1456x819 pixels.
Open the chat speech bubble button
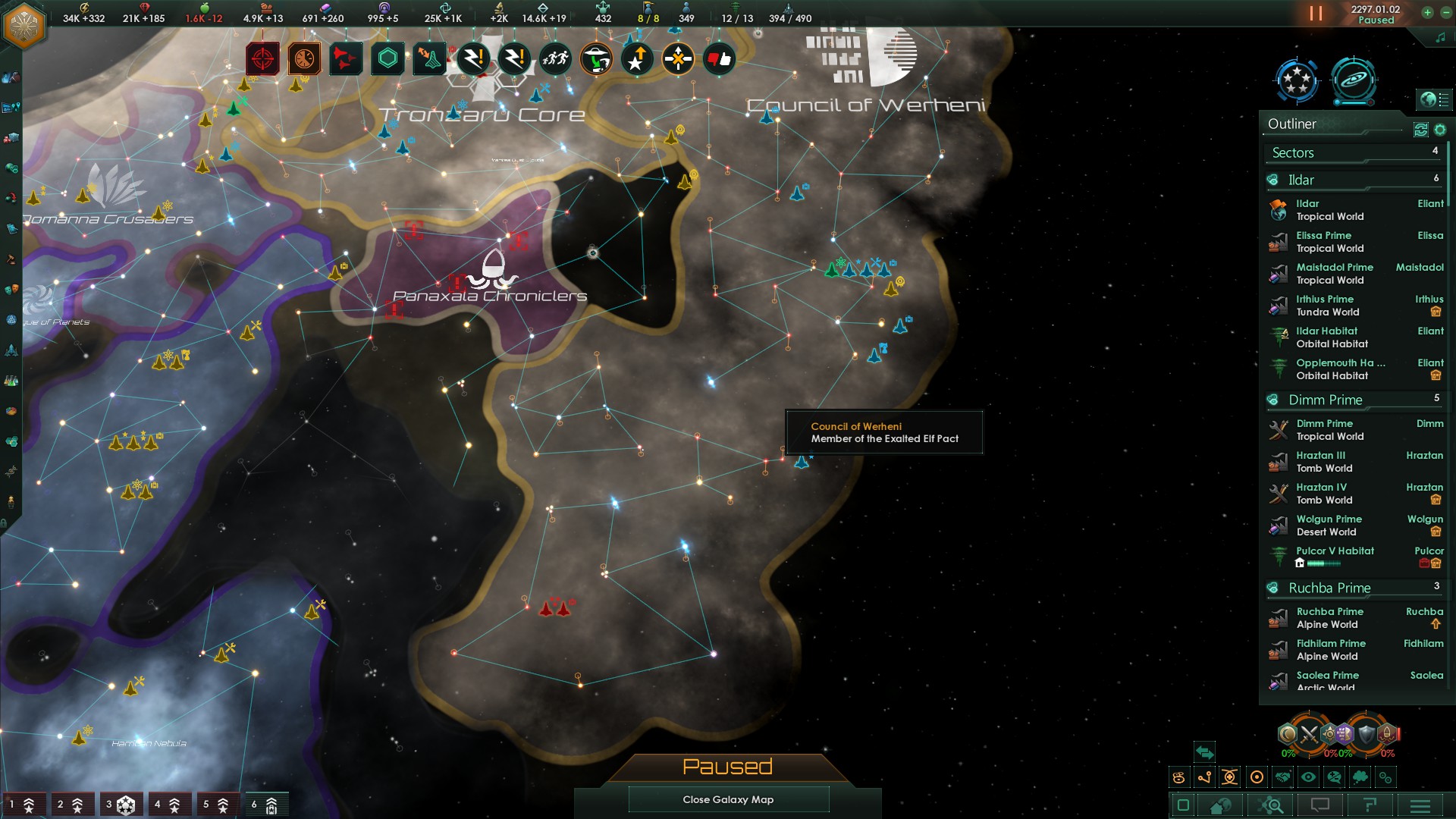(1320, 805)
